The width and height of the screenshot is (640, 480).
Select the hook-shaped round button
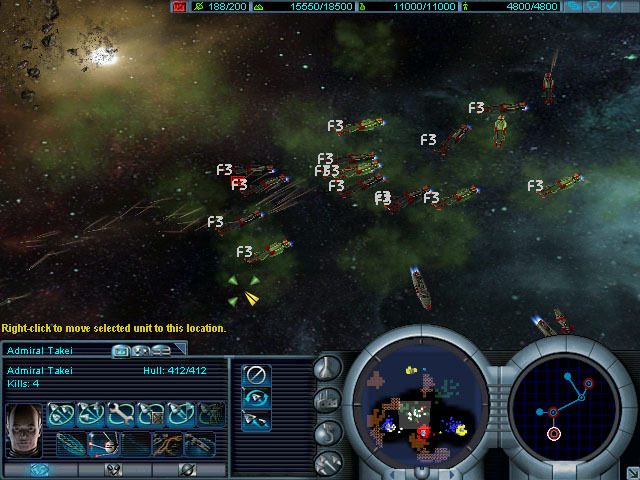coord(328,431)
